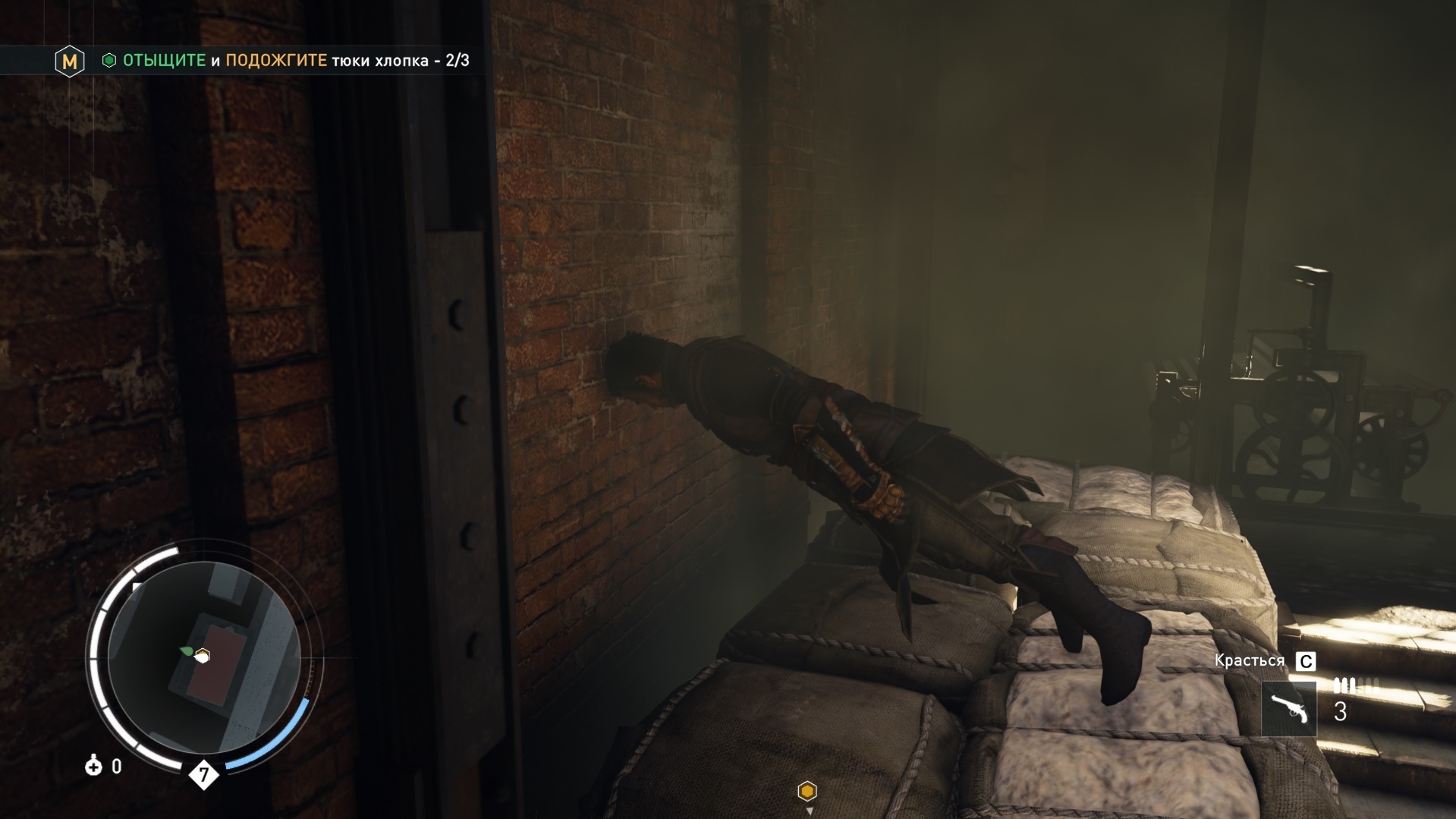The height and width of the screenshot is (819, 1456).
Task: Click the mission objective tracker text
Action: click(296, 61)
